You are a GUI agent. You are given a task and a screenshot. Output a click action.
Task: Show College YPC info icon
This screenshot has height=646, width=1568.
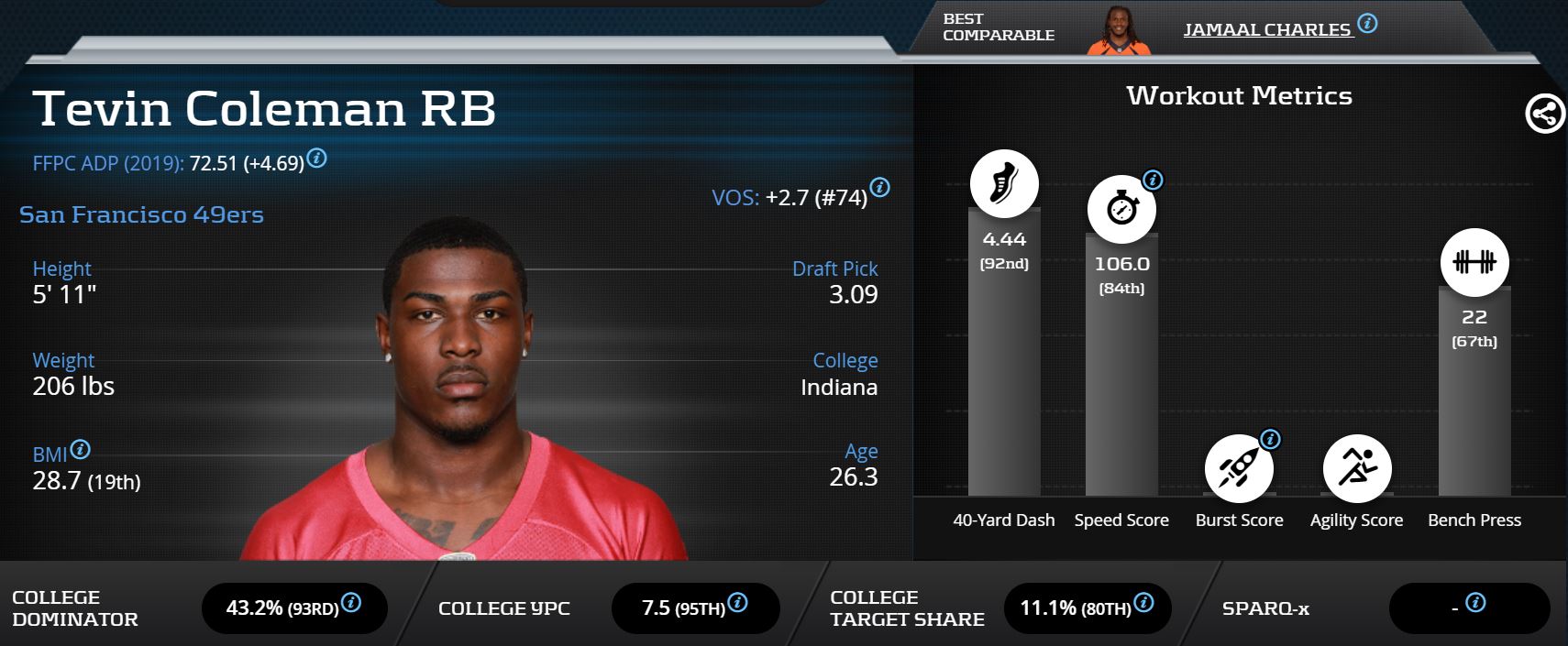pos(737,602)
